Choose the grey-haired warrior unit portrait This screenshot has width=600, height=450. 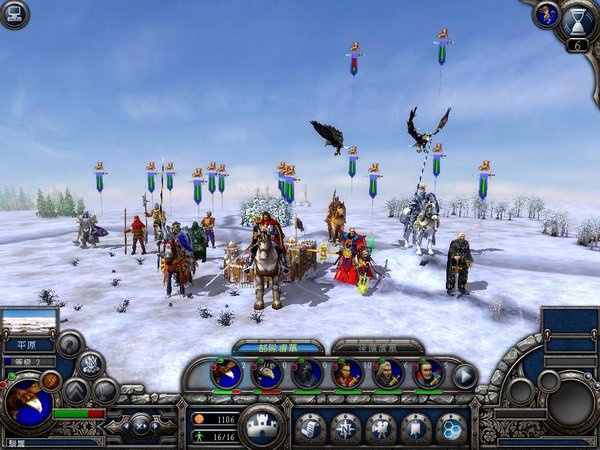[387, 375]
